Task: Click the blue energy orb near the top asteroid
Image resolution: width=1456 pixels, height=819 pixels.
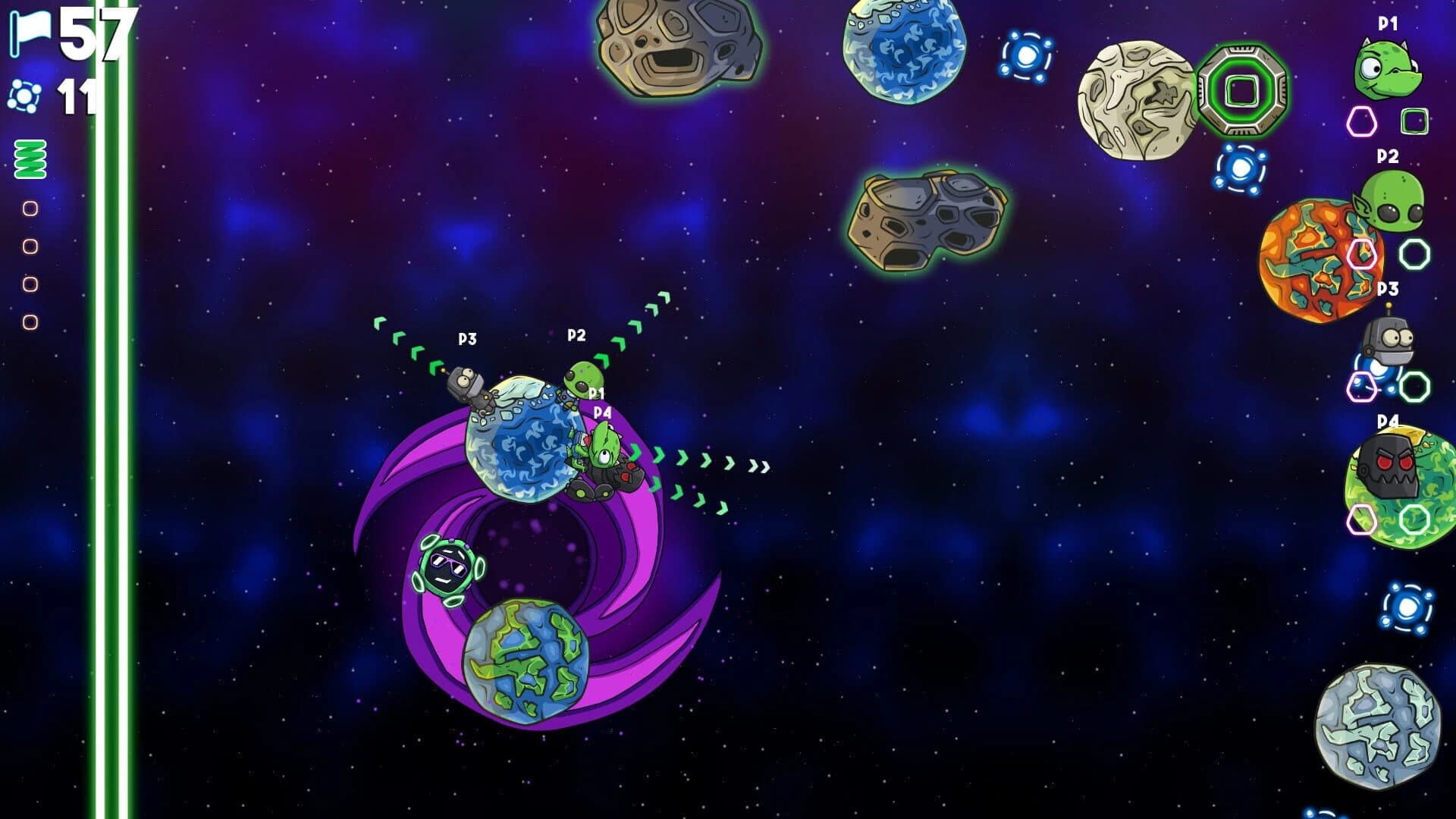Action: pyautogui.click(x=1028, y=55)
